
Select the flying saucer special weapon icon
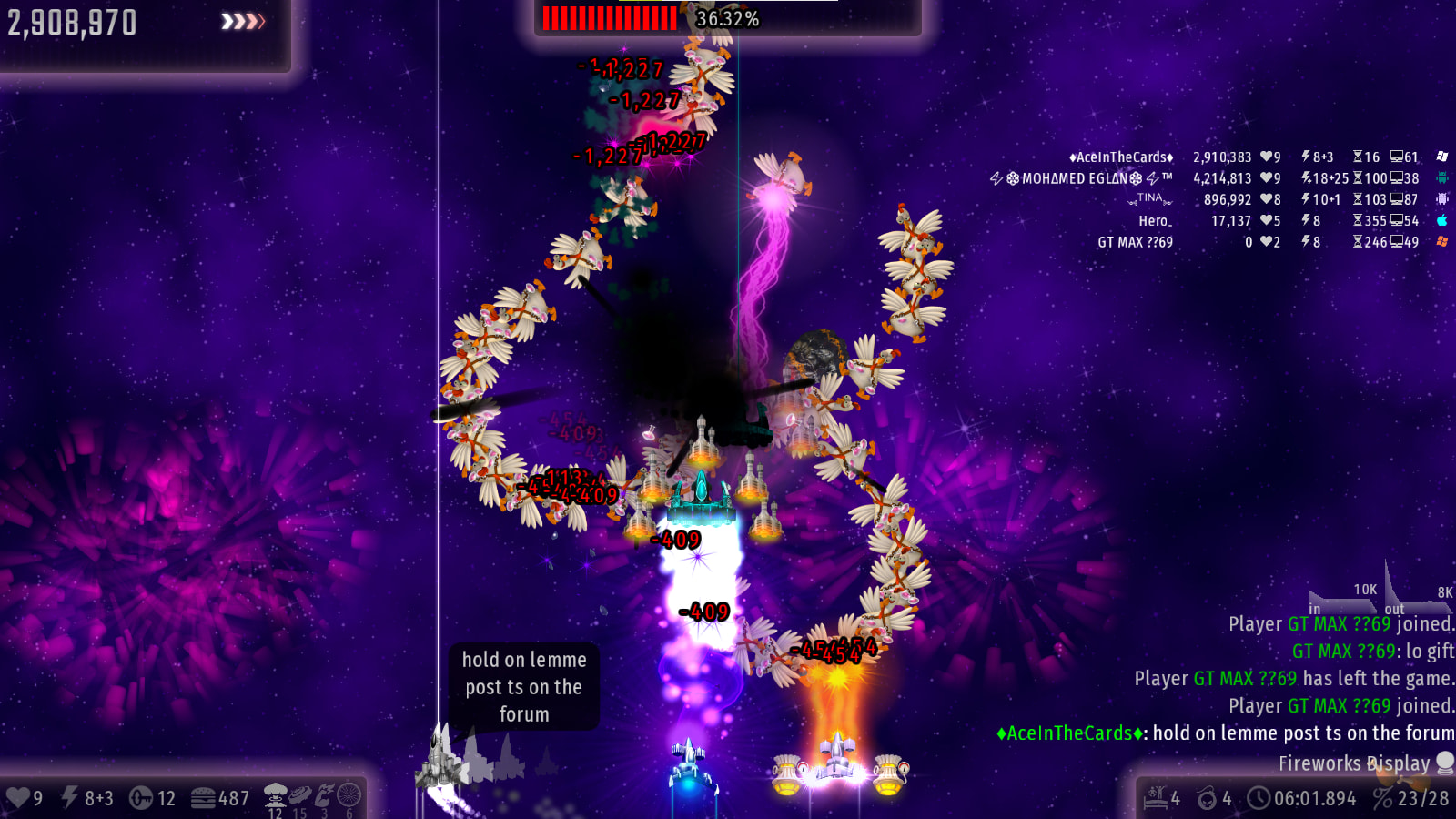tap(299, 796)
